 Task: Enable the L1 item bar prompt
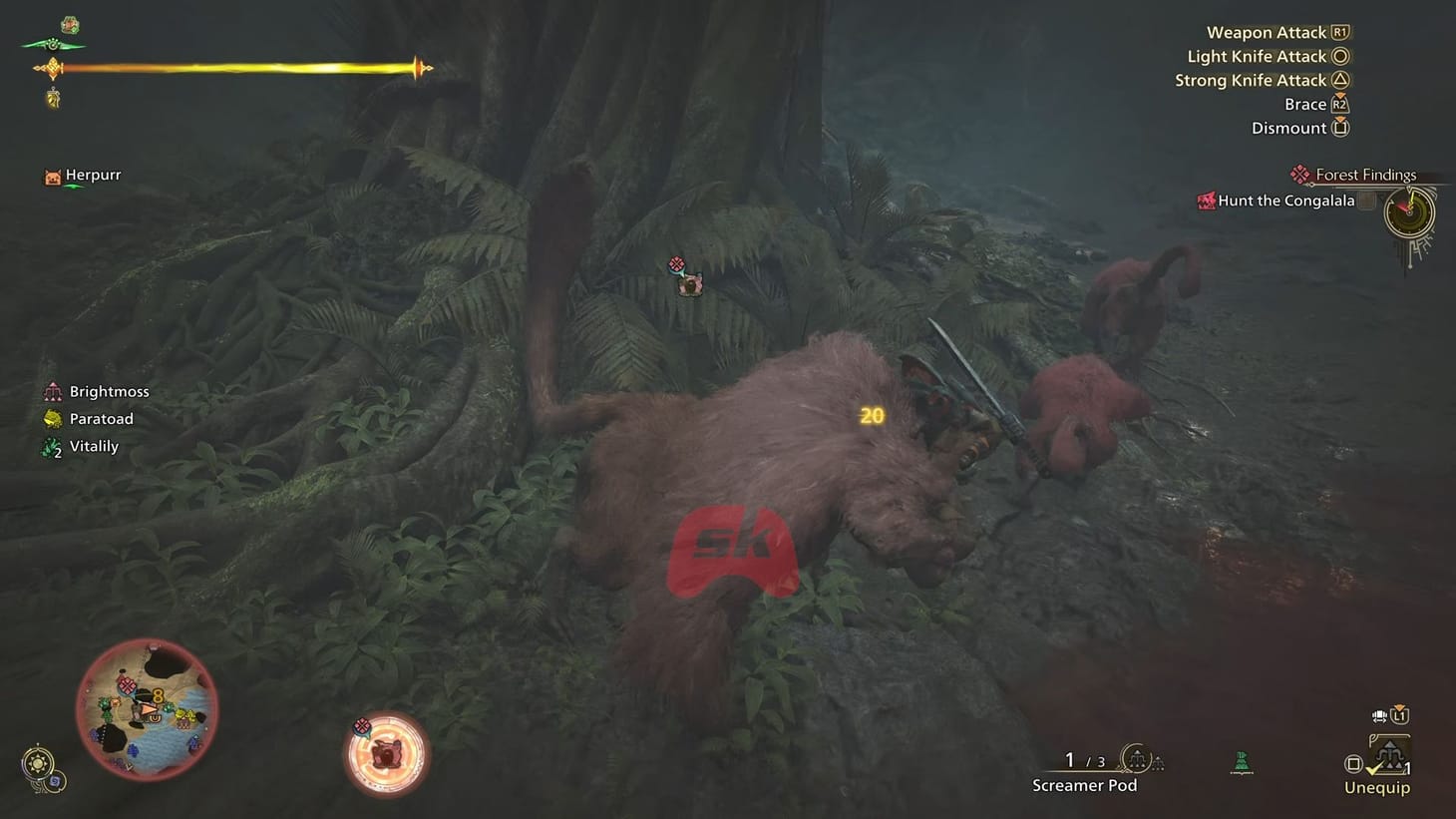click(x=1399, y=714)
